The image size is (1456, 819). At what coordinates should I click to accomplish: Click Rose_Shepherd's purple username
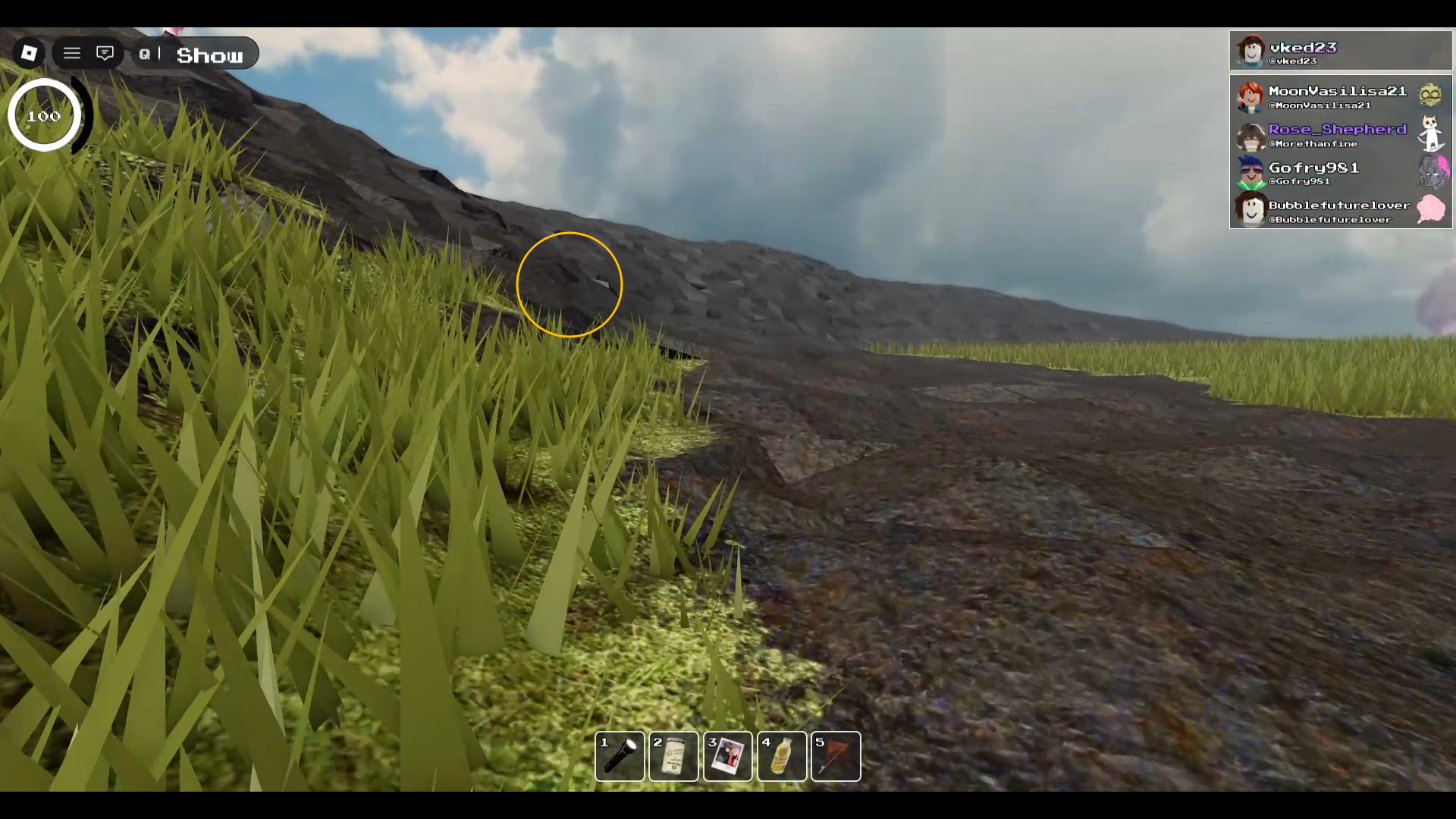point(1336,129)
